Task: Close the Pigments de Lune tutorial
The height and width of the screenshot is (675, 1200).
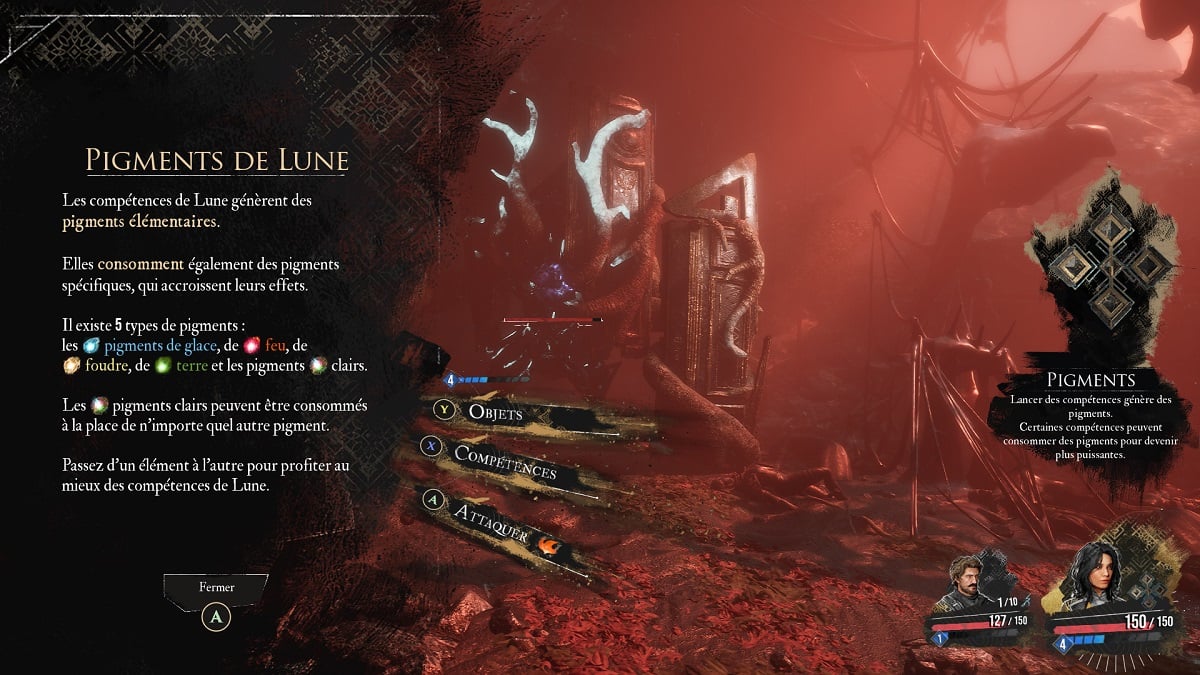Action: point(217,617)
